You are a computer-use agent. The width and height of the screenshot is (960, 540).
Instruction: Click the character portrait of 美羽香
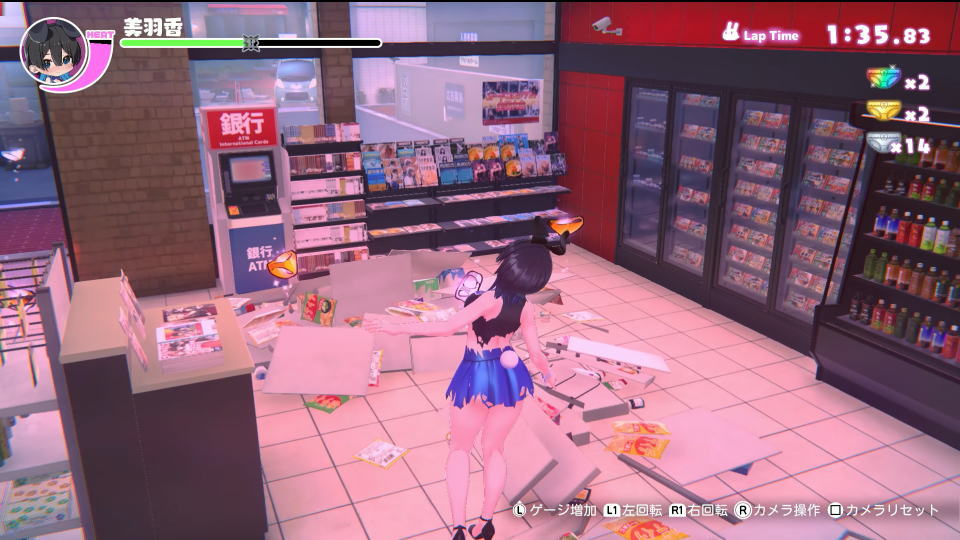point(53,51)
